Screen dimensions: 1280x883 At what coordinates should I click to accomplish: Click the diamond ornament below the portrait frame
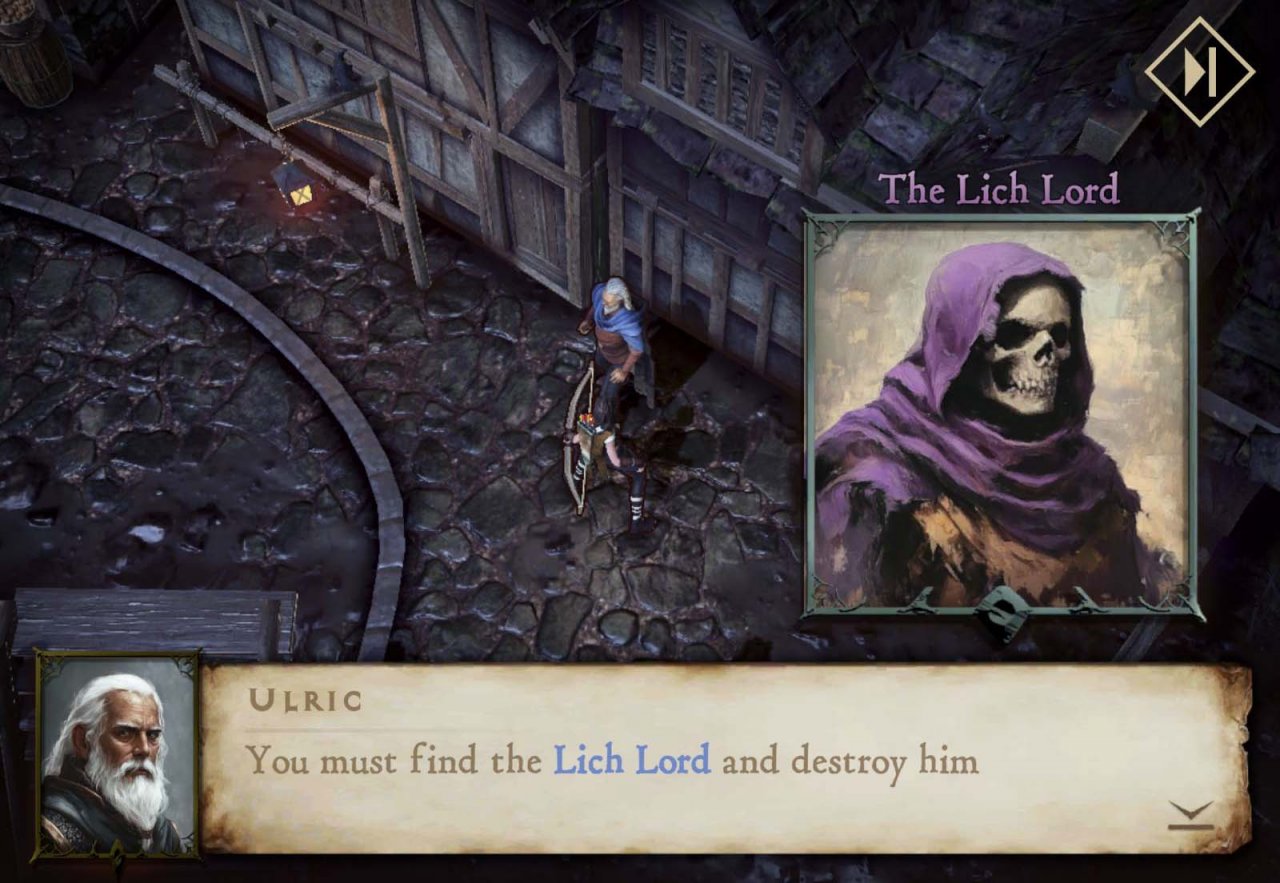[1000, 615]
